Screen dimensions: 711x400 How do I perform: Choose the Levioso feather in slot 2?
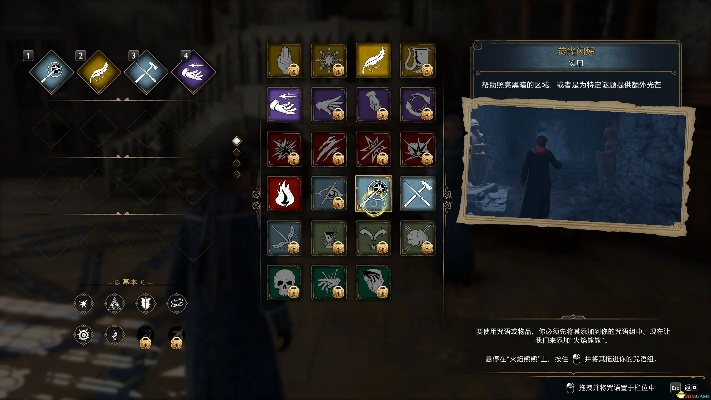(98, 71)
